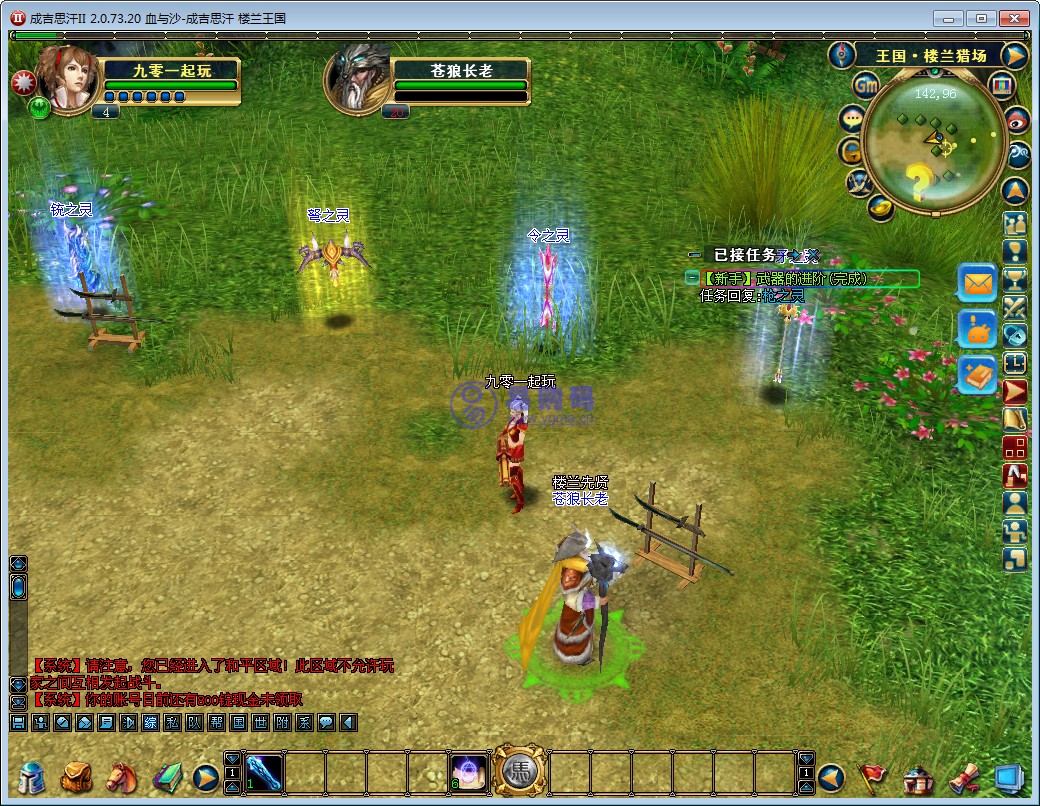The height and width of the screenshot is (806, 1040).
Task: Click the GM button by the minimap
Action: [866, 86]
